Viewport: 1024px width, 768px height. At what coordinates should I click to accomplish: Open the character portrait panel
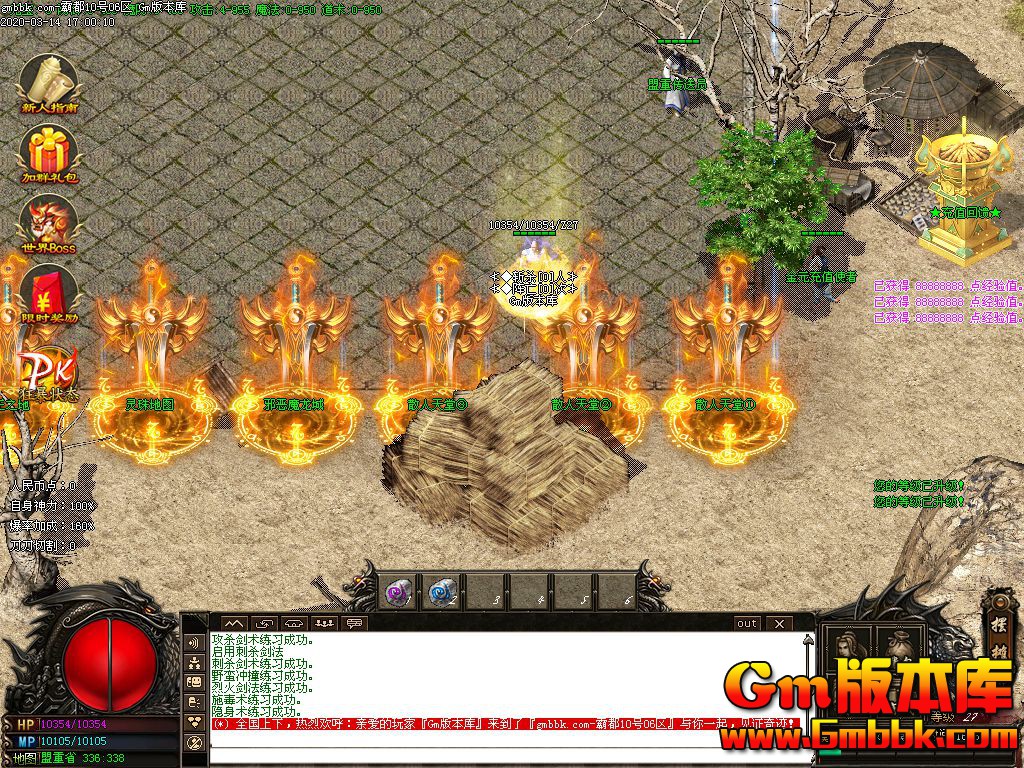[846, 645]
